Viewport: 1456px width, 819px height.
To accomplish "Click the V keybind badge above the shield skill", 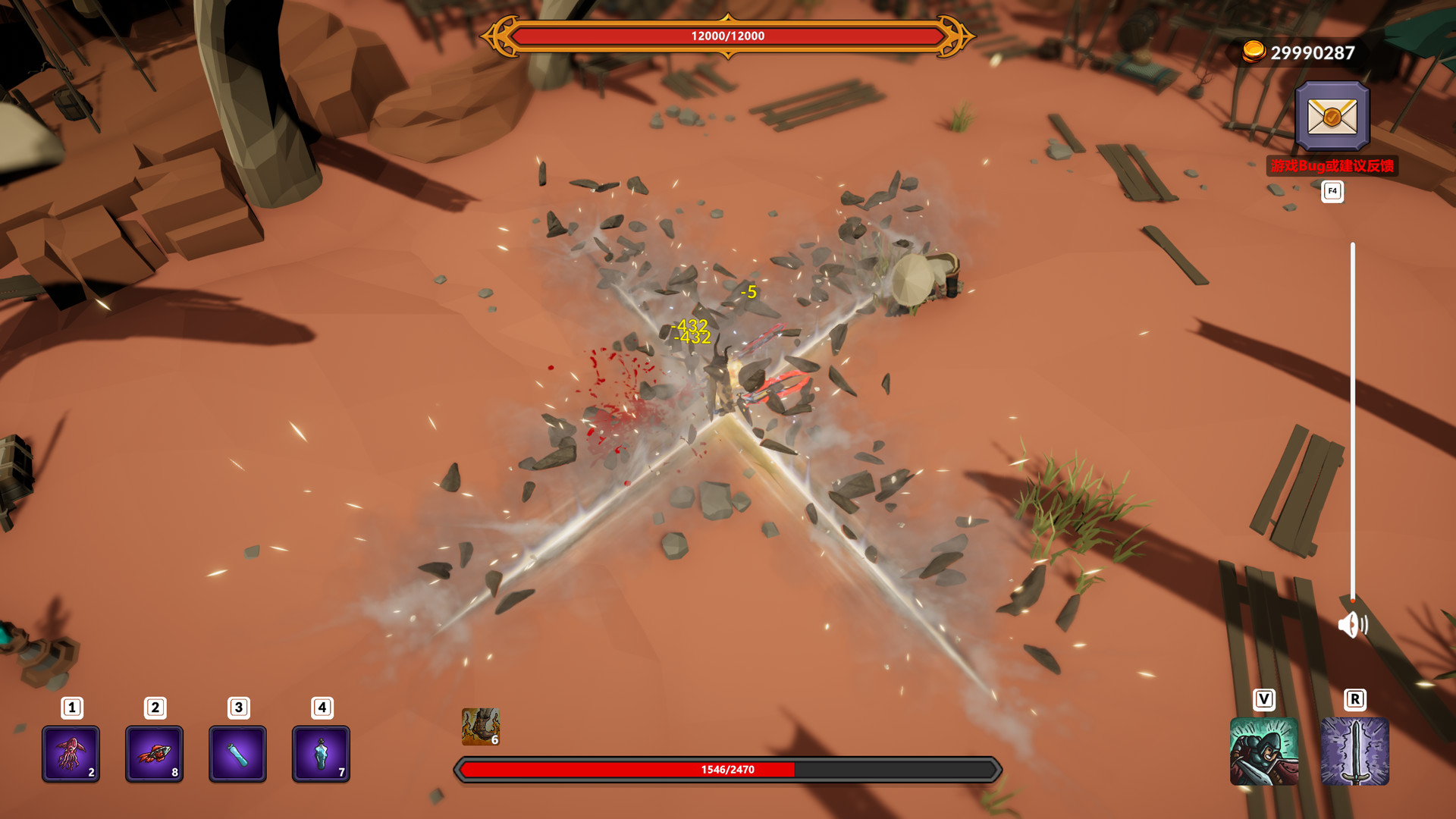I will click(x=1263, y=699).
